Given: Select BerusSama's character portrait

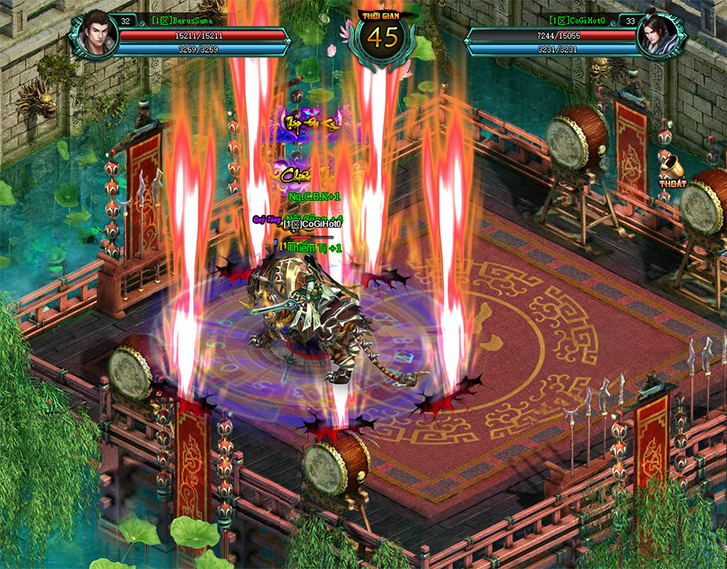Looking at the screenshot, I should coord(94,34).
